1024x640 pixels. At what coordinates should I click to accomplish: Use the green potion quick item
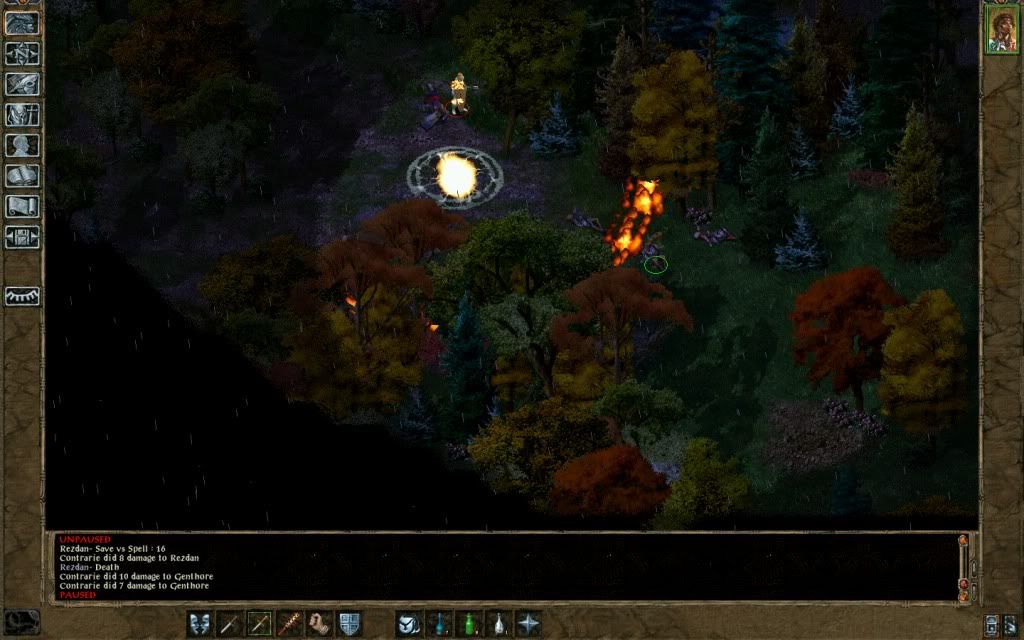(x=467, y=623)
